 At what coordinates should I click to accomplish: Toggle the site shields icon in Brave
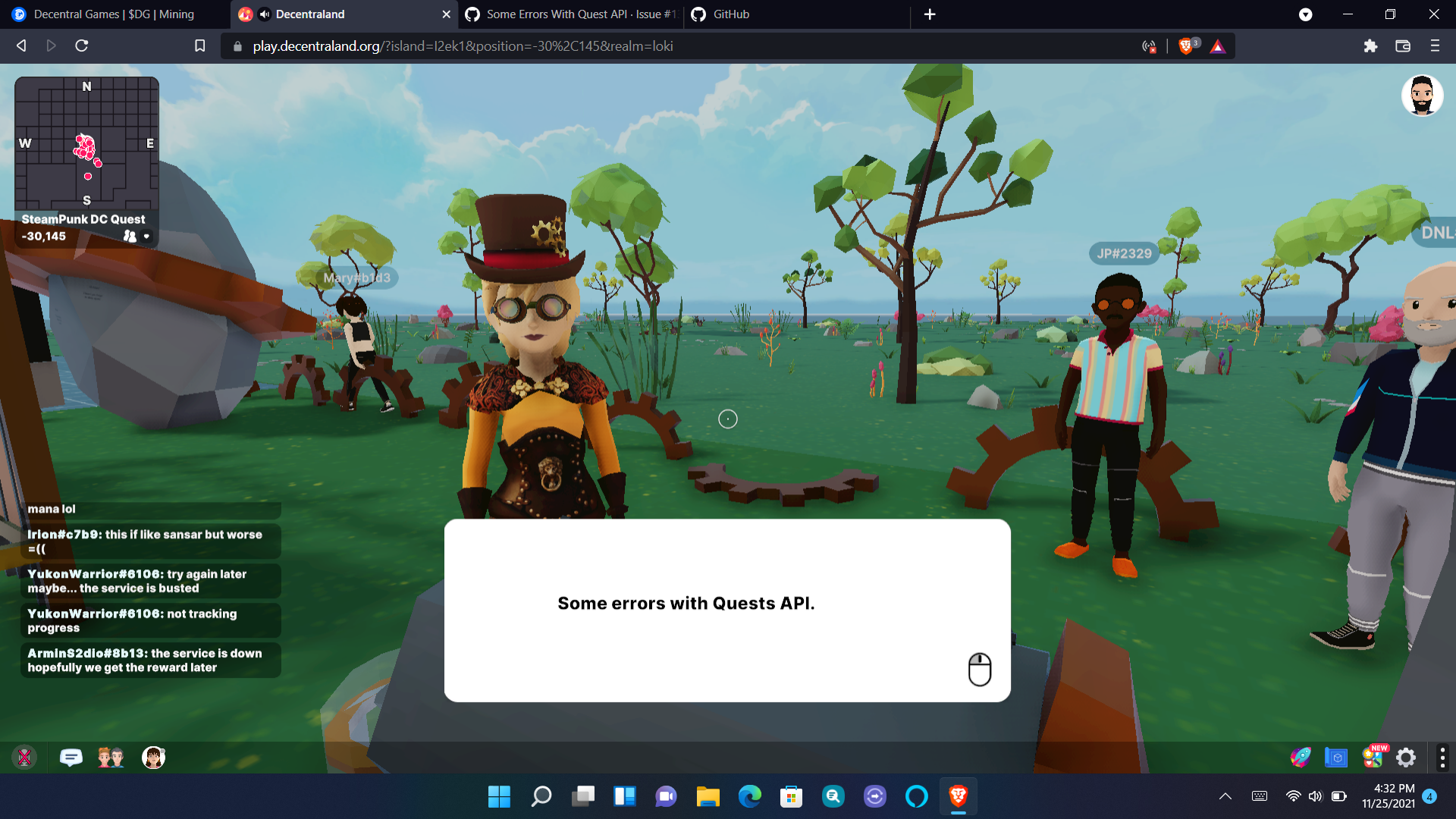pyautogui.click(x=1188, y=45)
